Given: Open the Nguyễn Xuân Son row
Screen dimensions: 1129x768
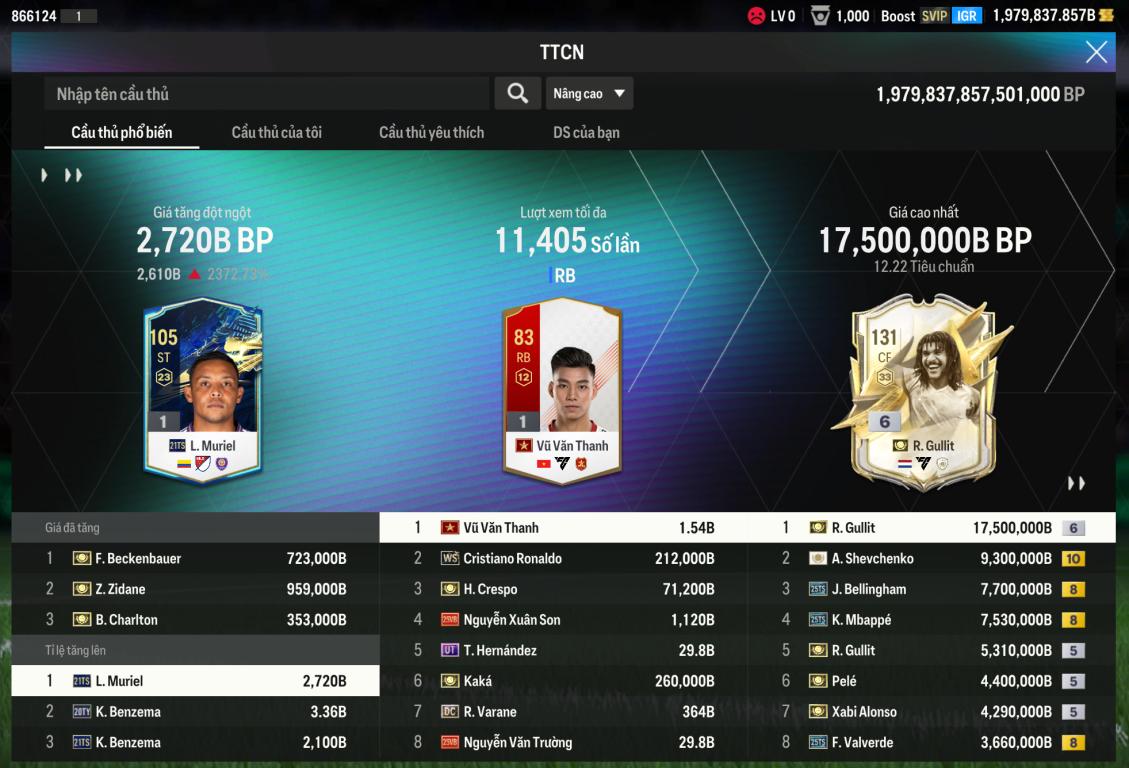Looking at the screenshot, I should (564, 620).
